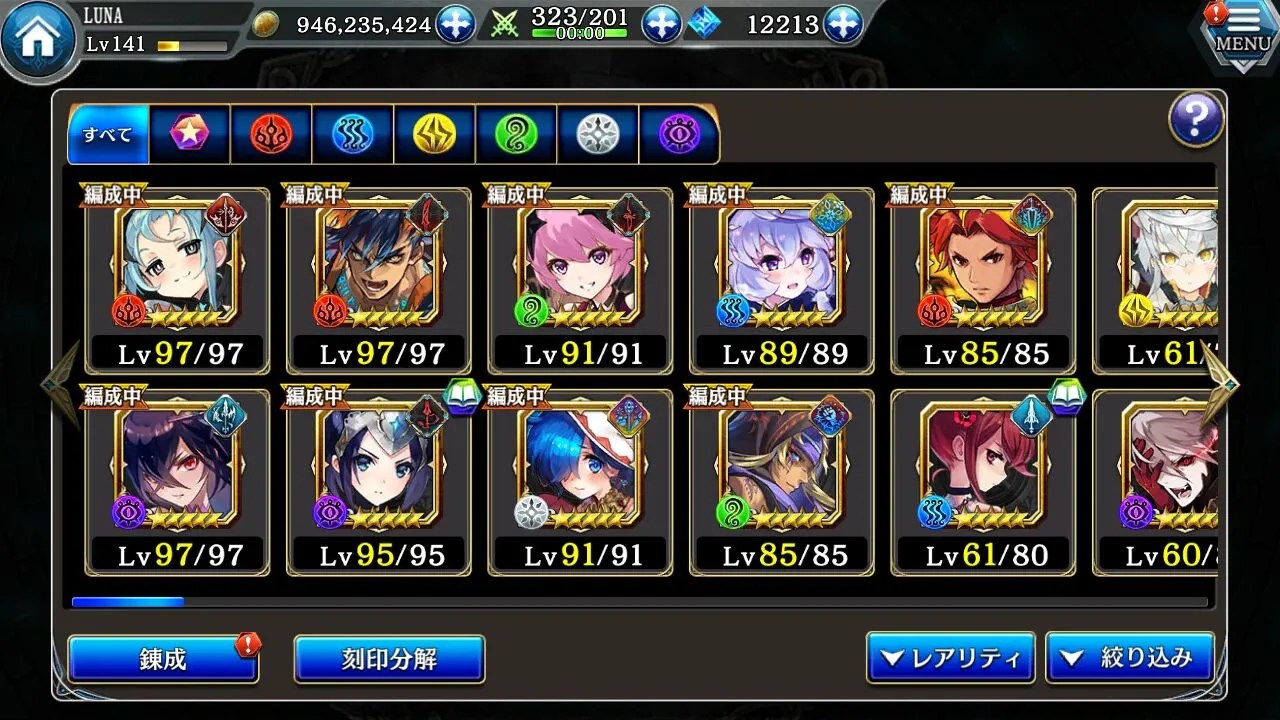The height and width of the screenshot is (720, 1280).
Task: Switch to the すべて tab
Action: coord(108,134)
